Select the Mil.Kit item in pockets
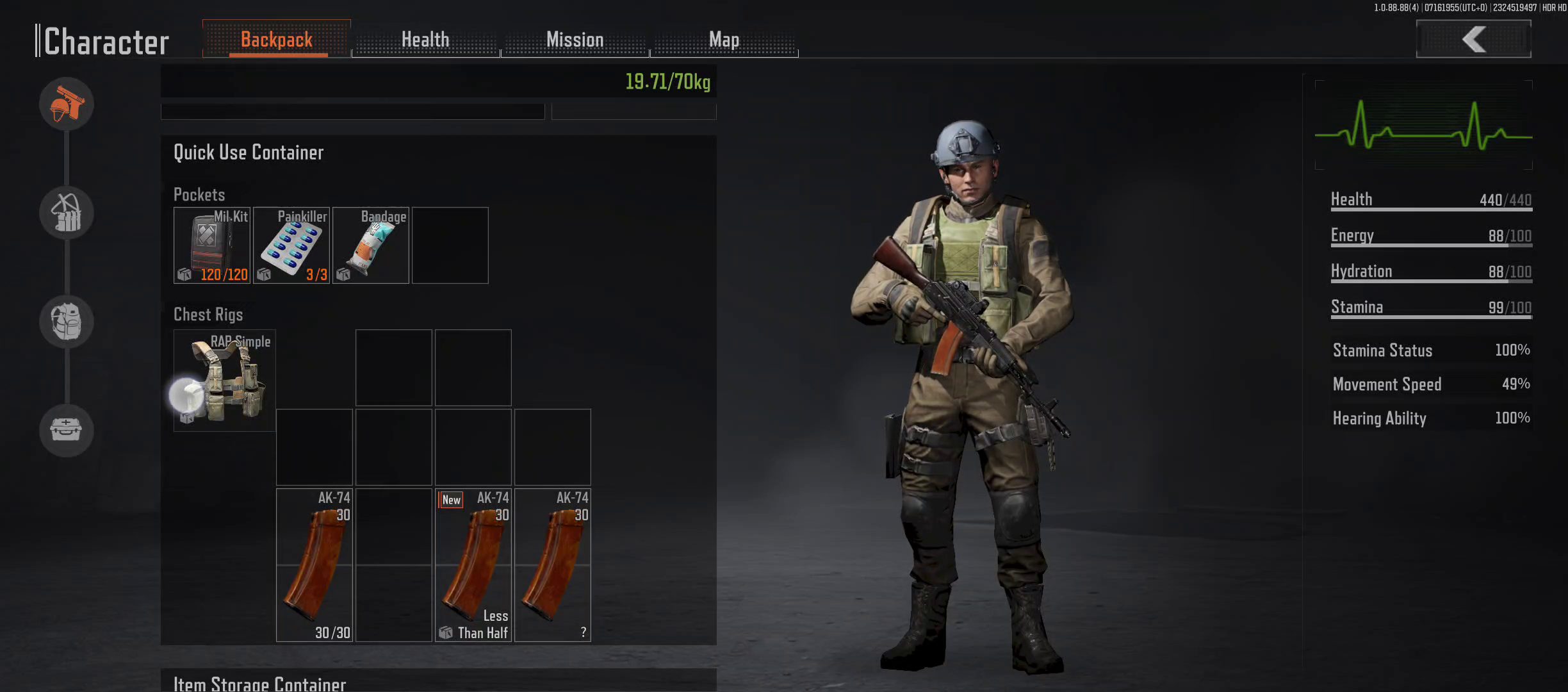Screen dimensions: 1568x692 point(212,245)
